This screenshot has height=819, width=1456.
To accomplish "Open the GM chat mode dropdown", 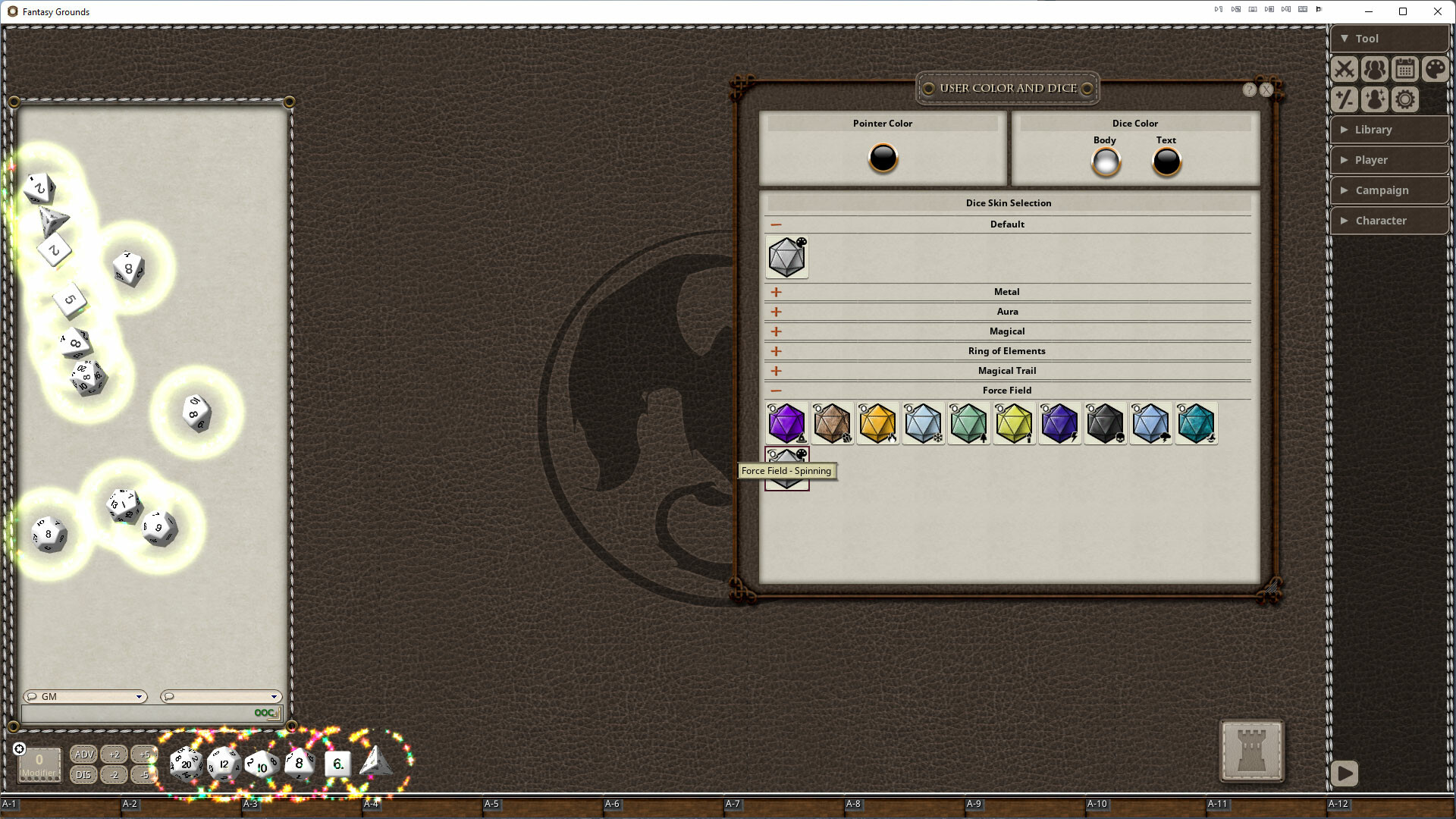I will [85, 696].
